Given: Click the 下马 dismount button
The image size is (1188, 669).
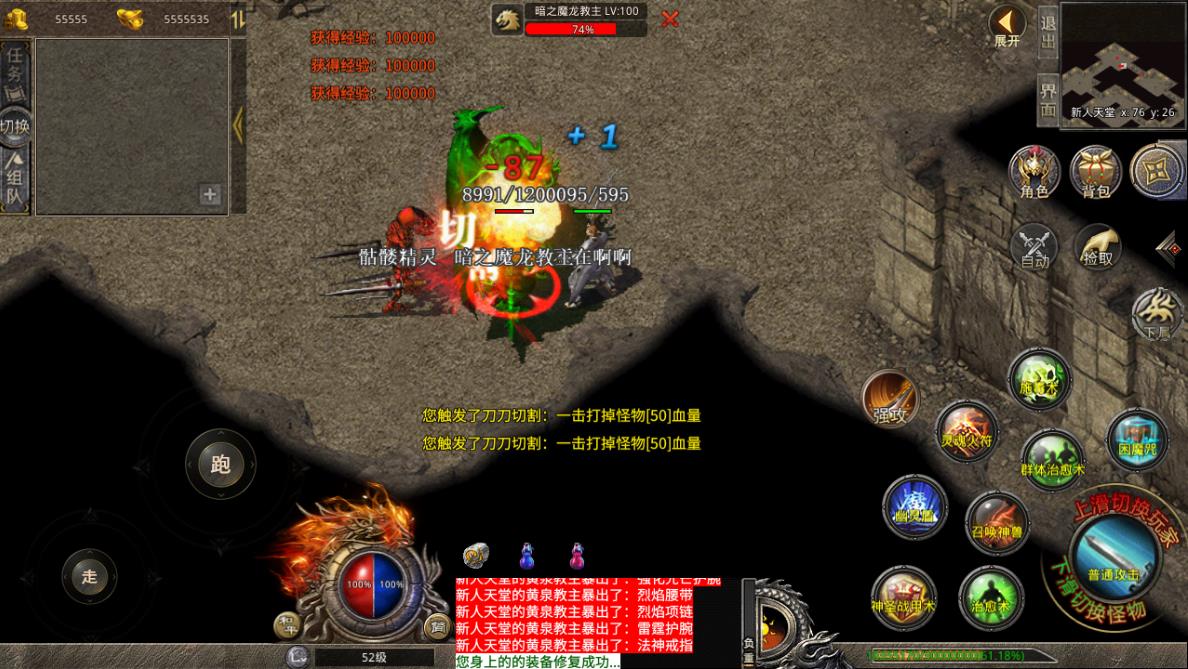Looking at the screenshot, I should point(1157,315).
